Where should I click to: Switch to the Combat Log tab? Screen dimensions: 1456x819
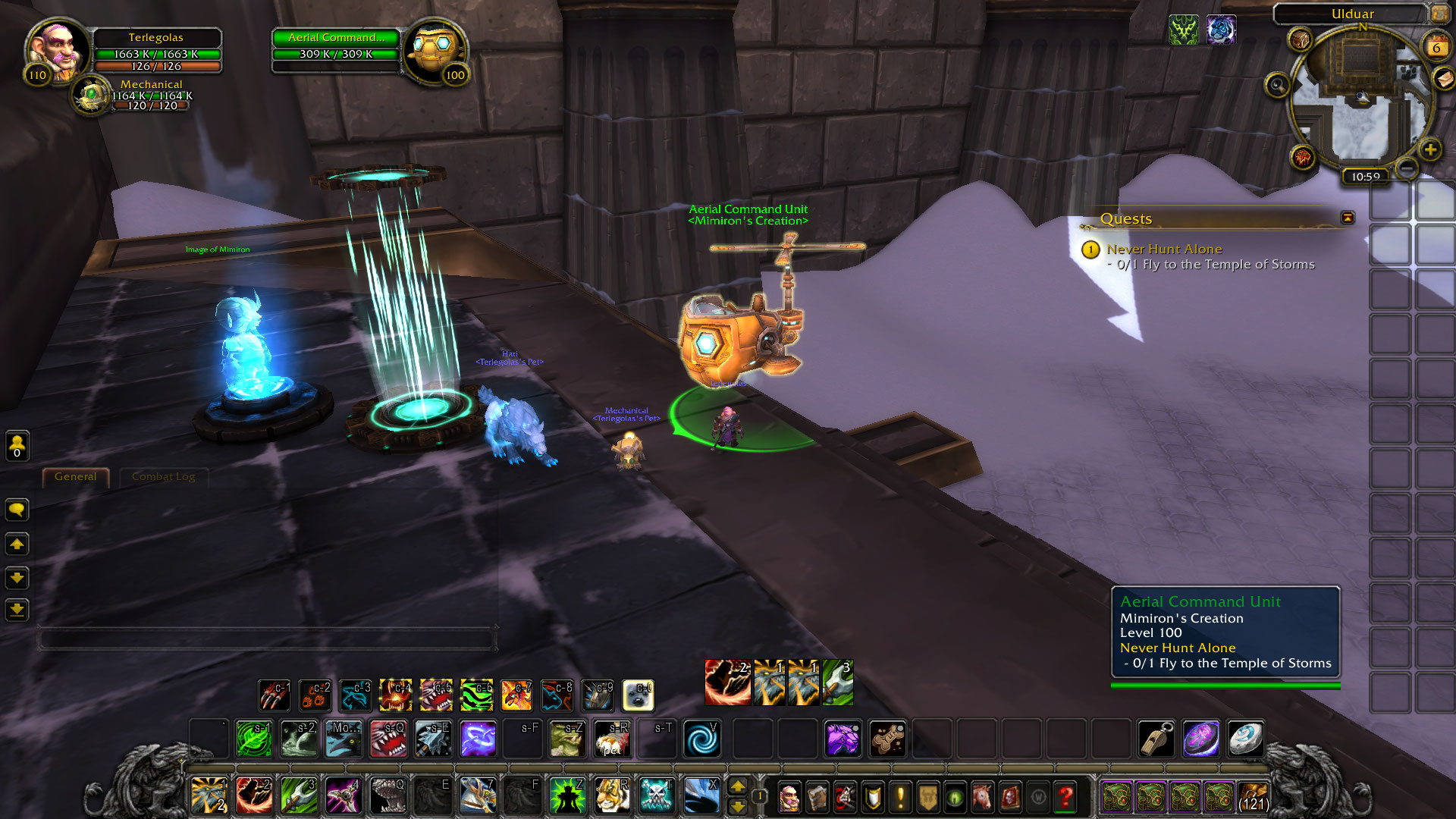[163, 477]
